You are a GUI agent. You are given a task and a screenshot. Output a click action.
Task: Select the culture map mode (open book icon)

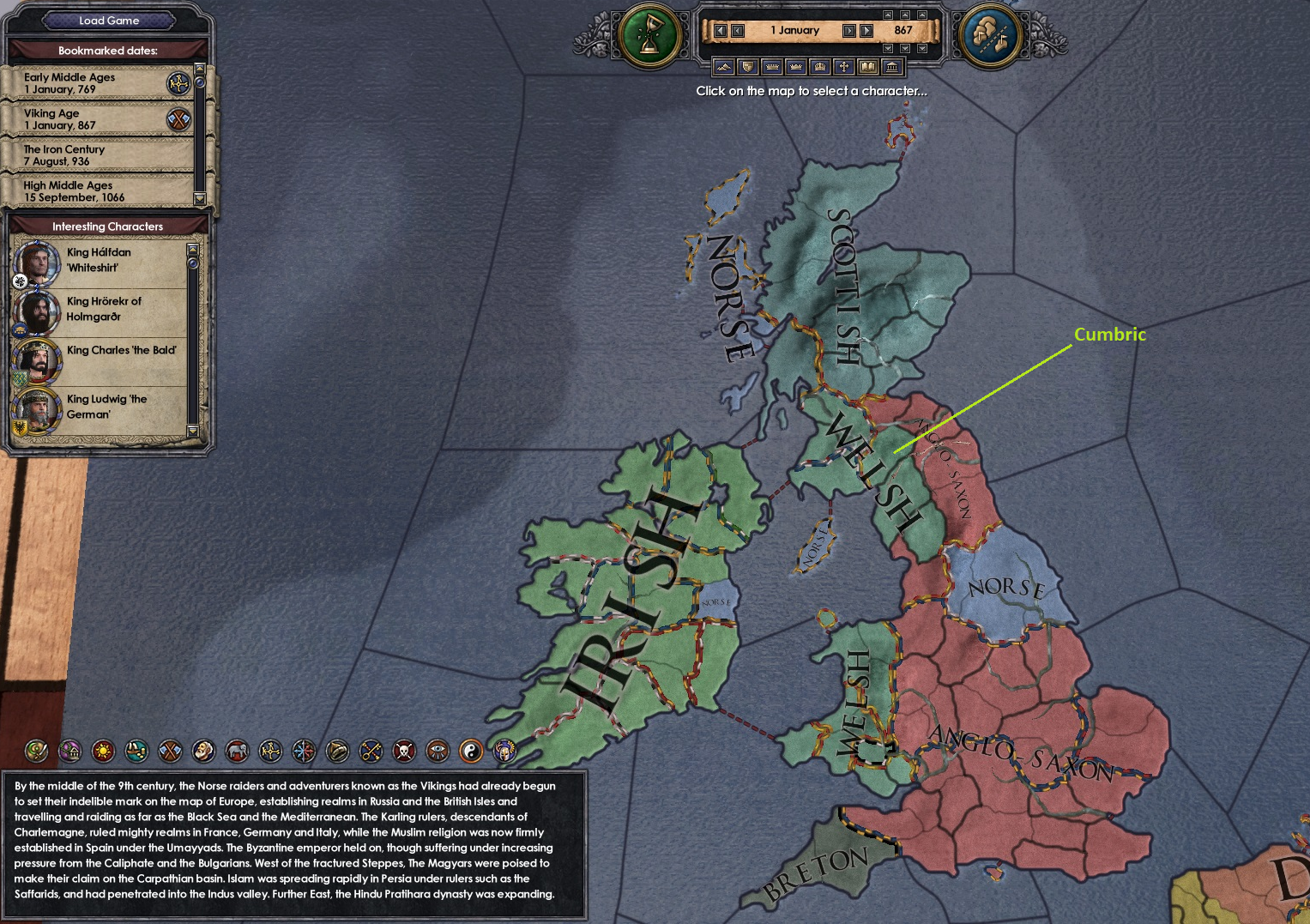pos(866,67)
